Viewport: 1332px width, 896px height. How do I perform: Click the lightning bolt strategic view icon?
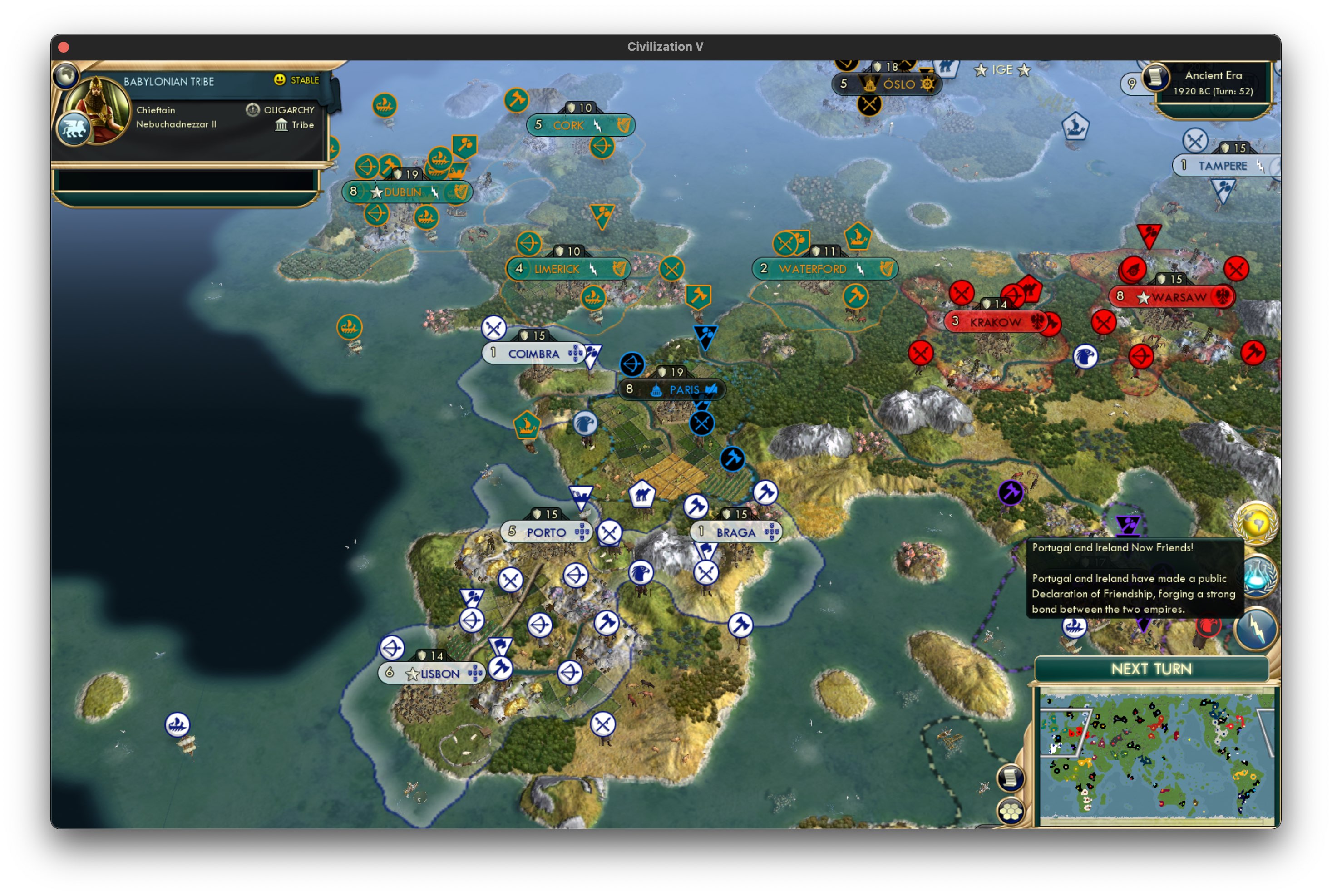tap(1257, 629)
